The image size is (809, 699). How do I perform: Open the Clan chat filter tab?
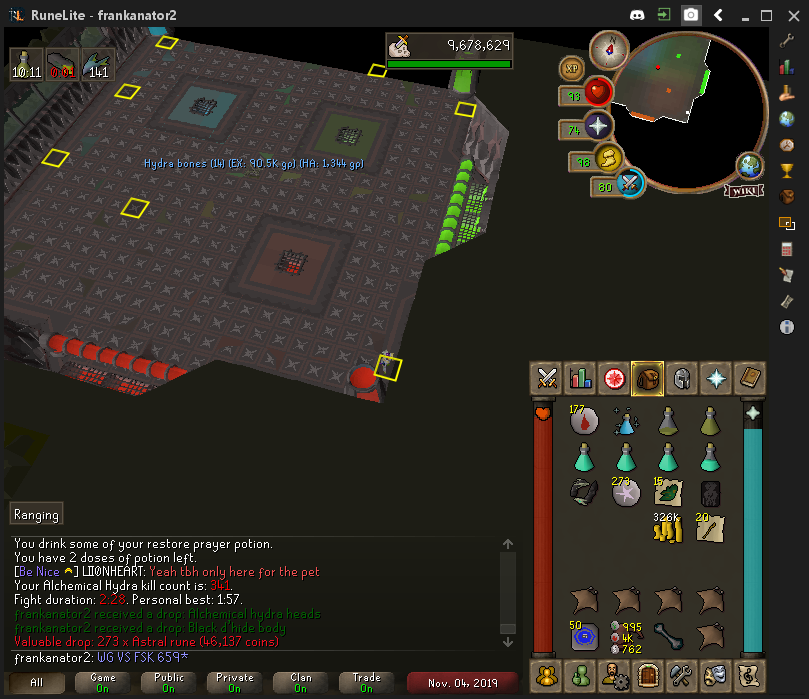300,683
